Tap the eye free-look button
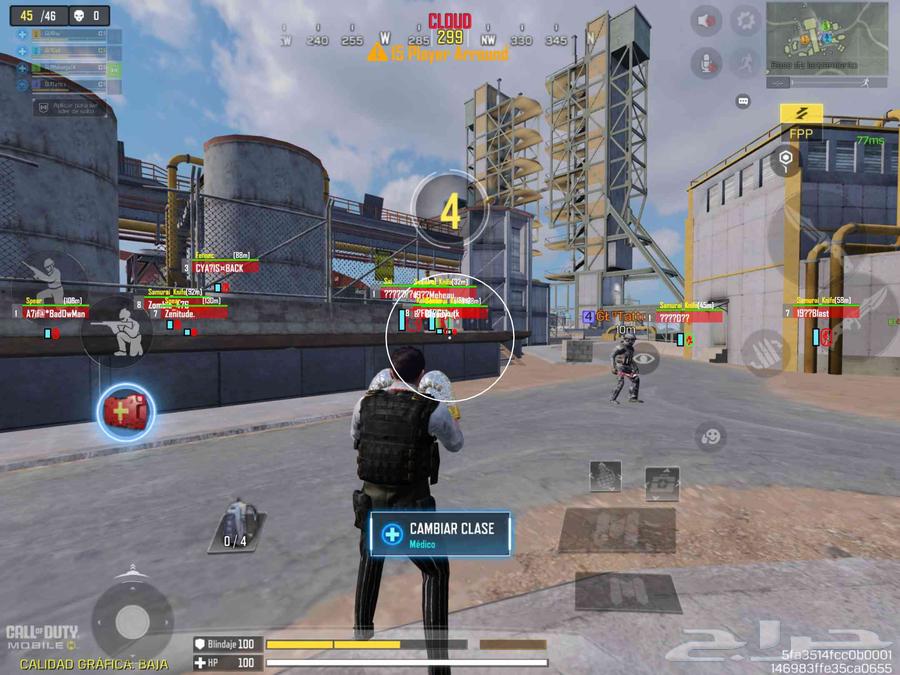The image size is (900, 675). tap(645, 356)
